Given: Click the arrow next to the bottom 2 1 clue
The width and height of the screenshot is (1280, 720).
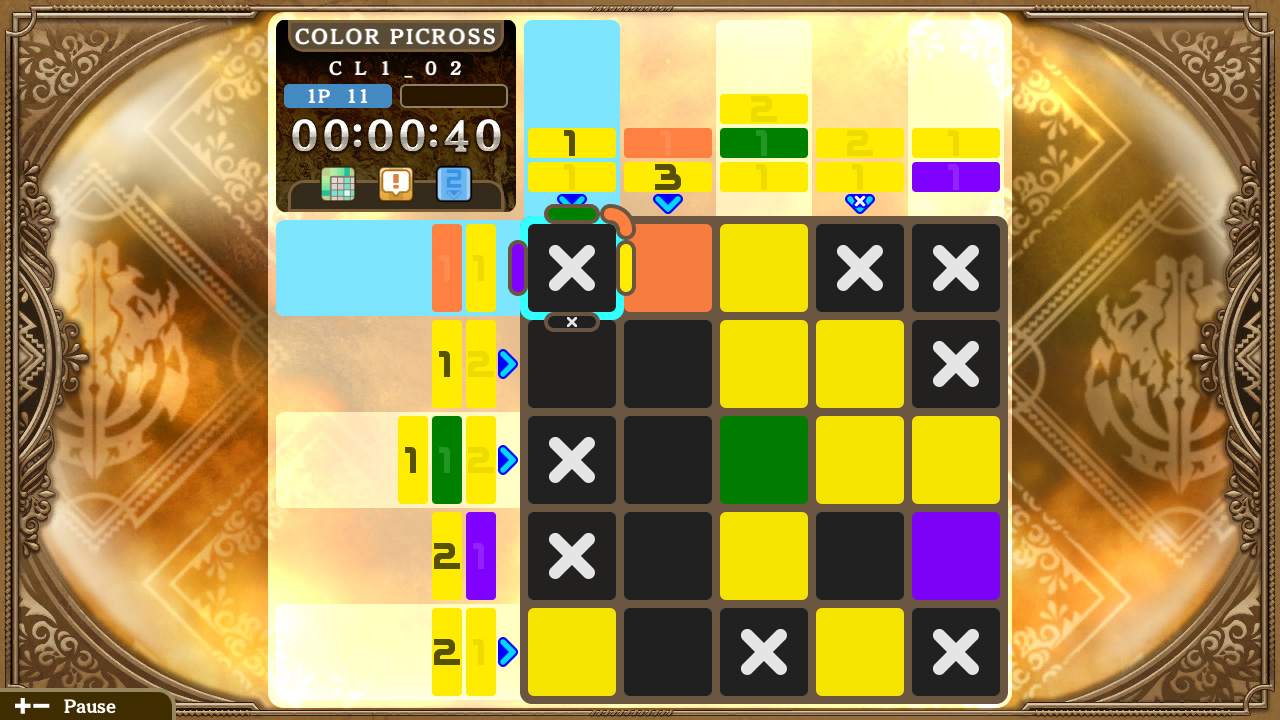Looking at the screenshot, I should [507, 652].
